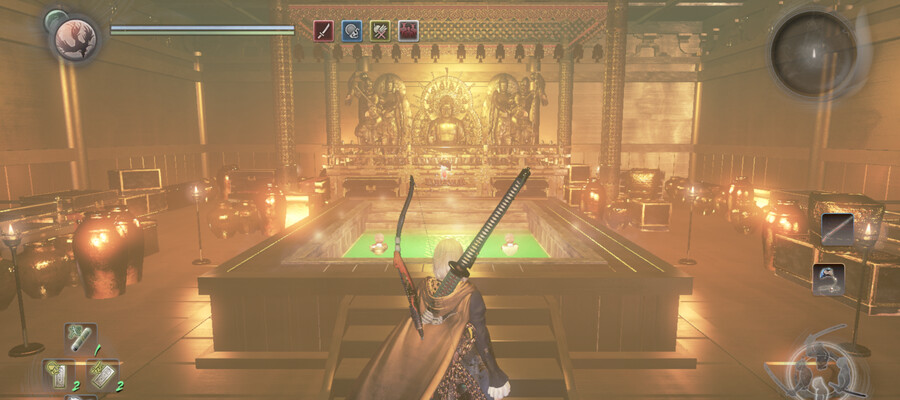Use the right talisman shortcut item
Image resolution: width=900 pixels, height=400 pixels.
tap(103, 374)
